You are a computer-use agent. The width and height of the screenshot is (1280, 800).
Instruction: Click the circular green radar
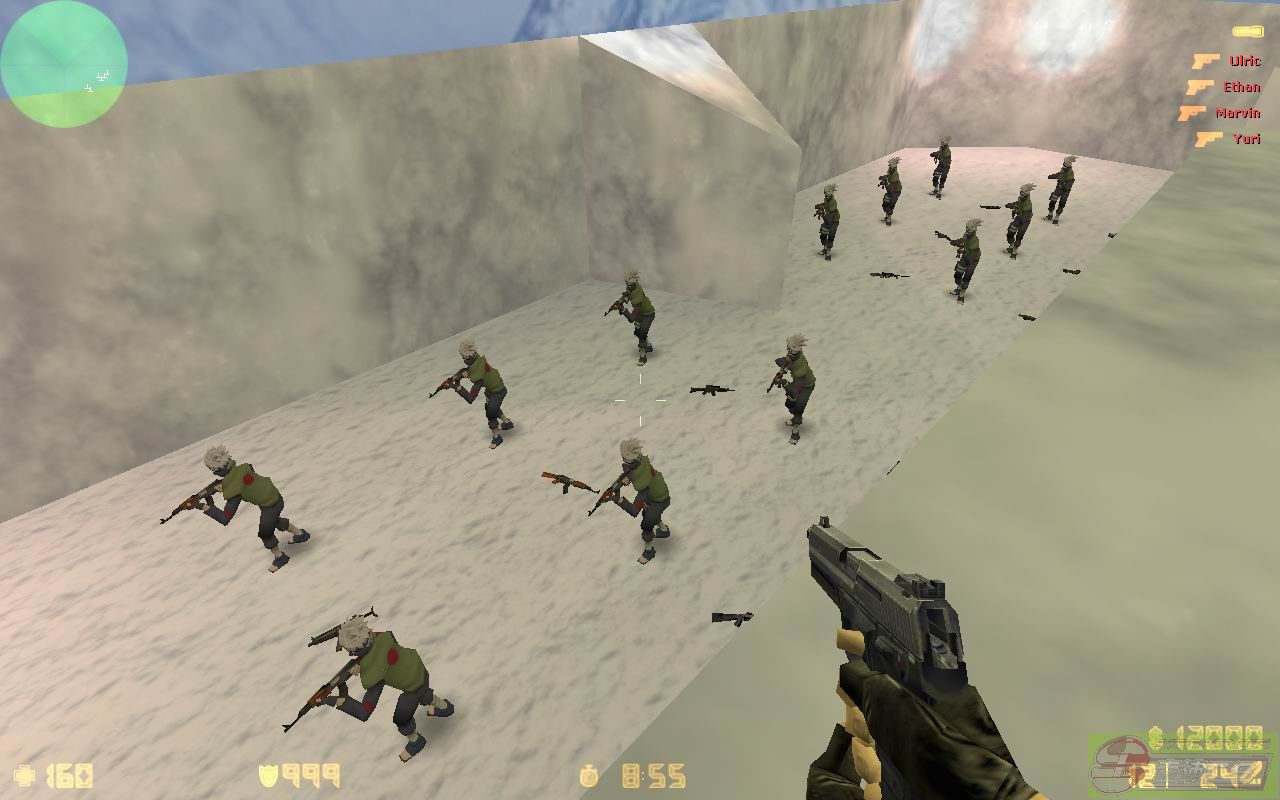click(x=64, y=64)
